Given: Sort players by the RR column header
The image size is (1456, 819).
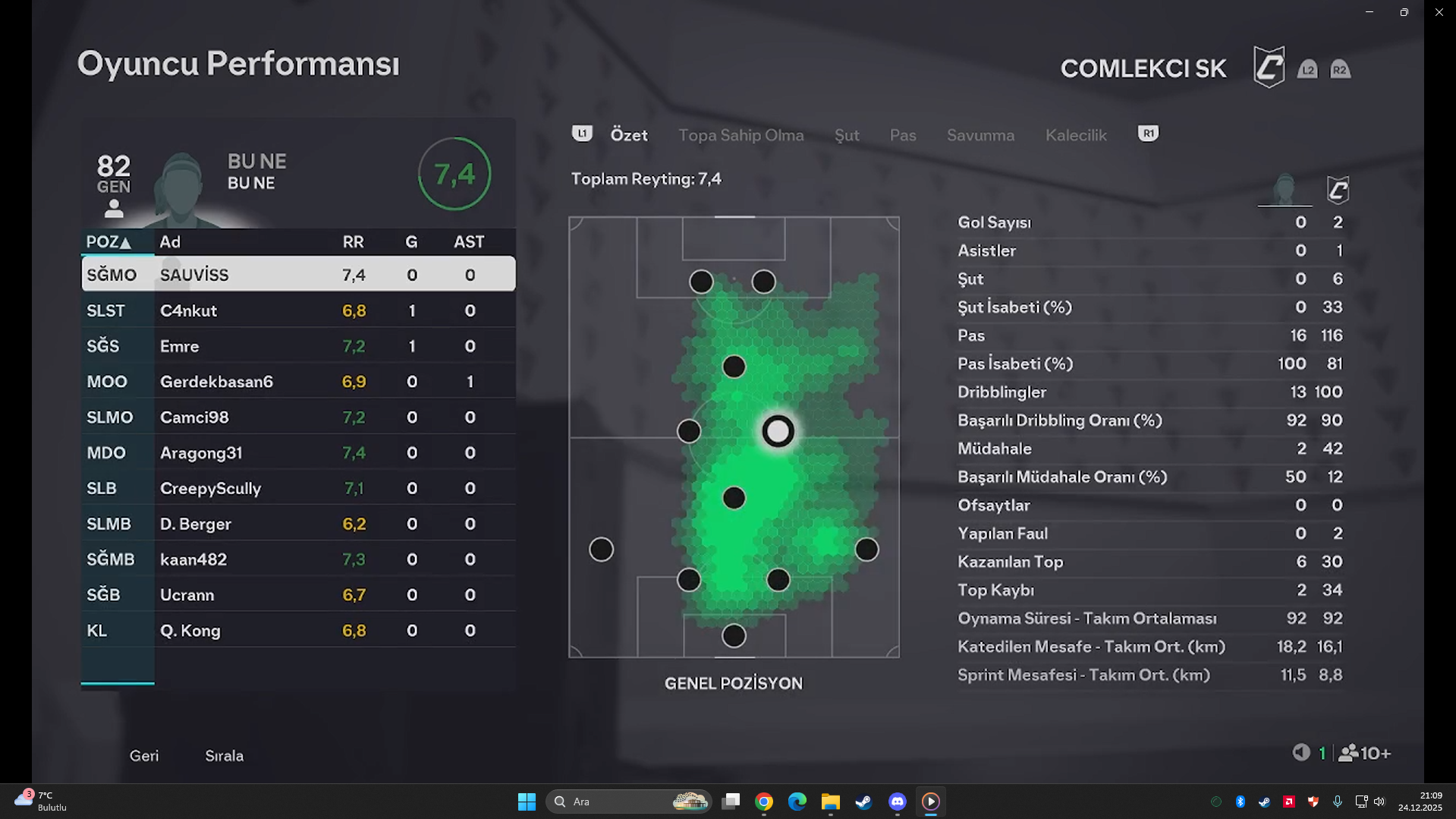Looking at the screenshot, I should [353, 242].
